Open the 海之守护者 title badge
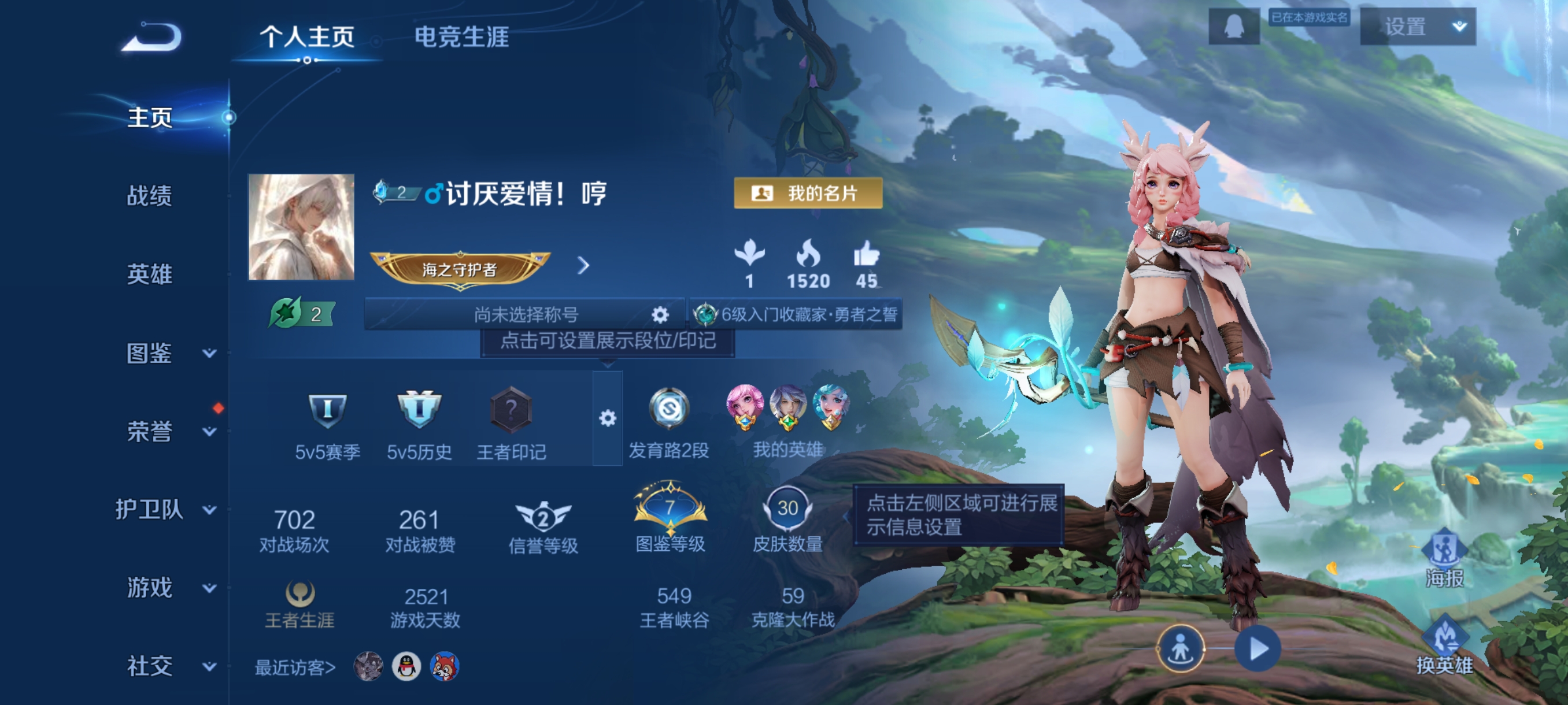 (460, 268)
